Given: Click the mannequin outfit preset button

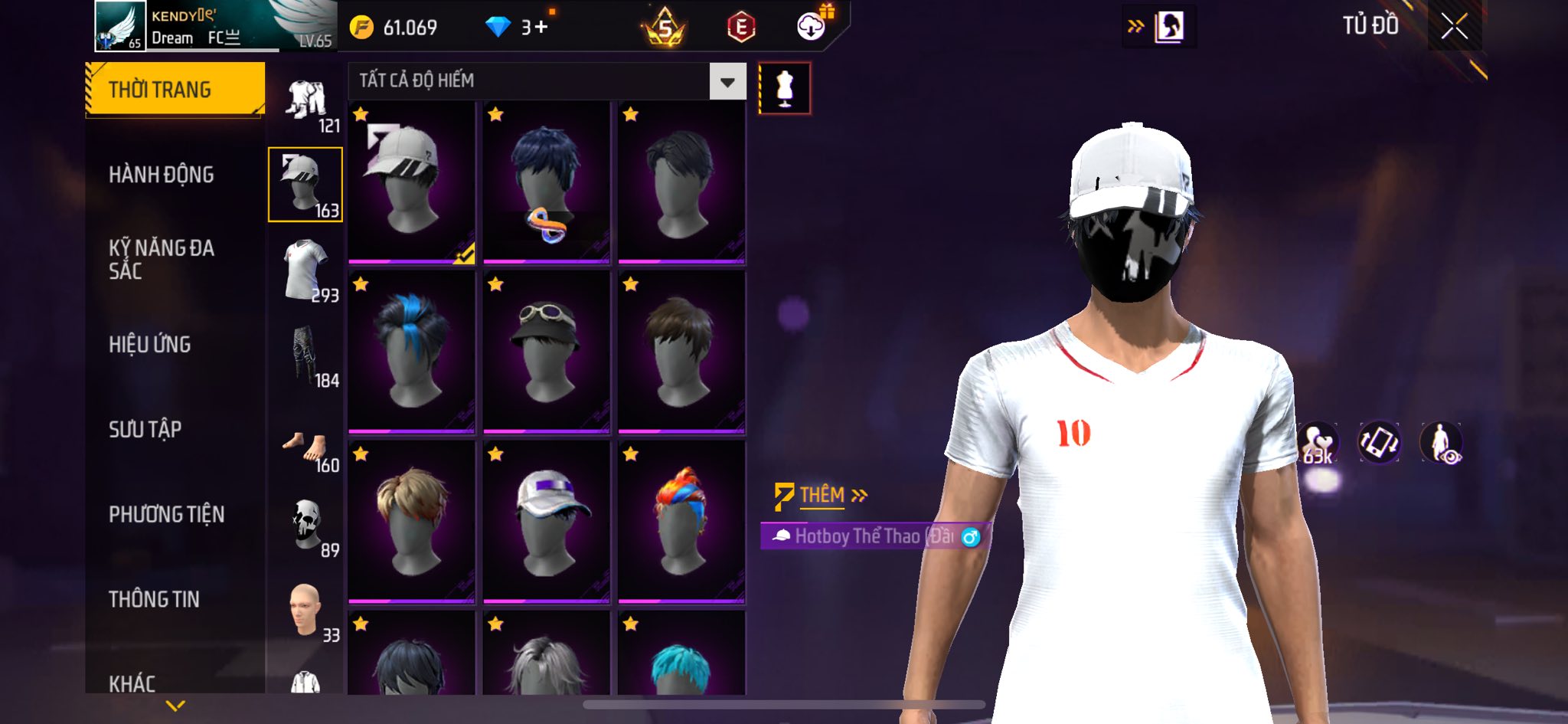Looking at the screenshot, I should [784, 88].
